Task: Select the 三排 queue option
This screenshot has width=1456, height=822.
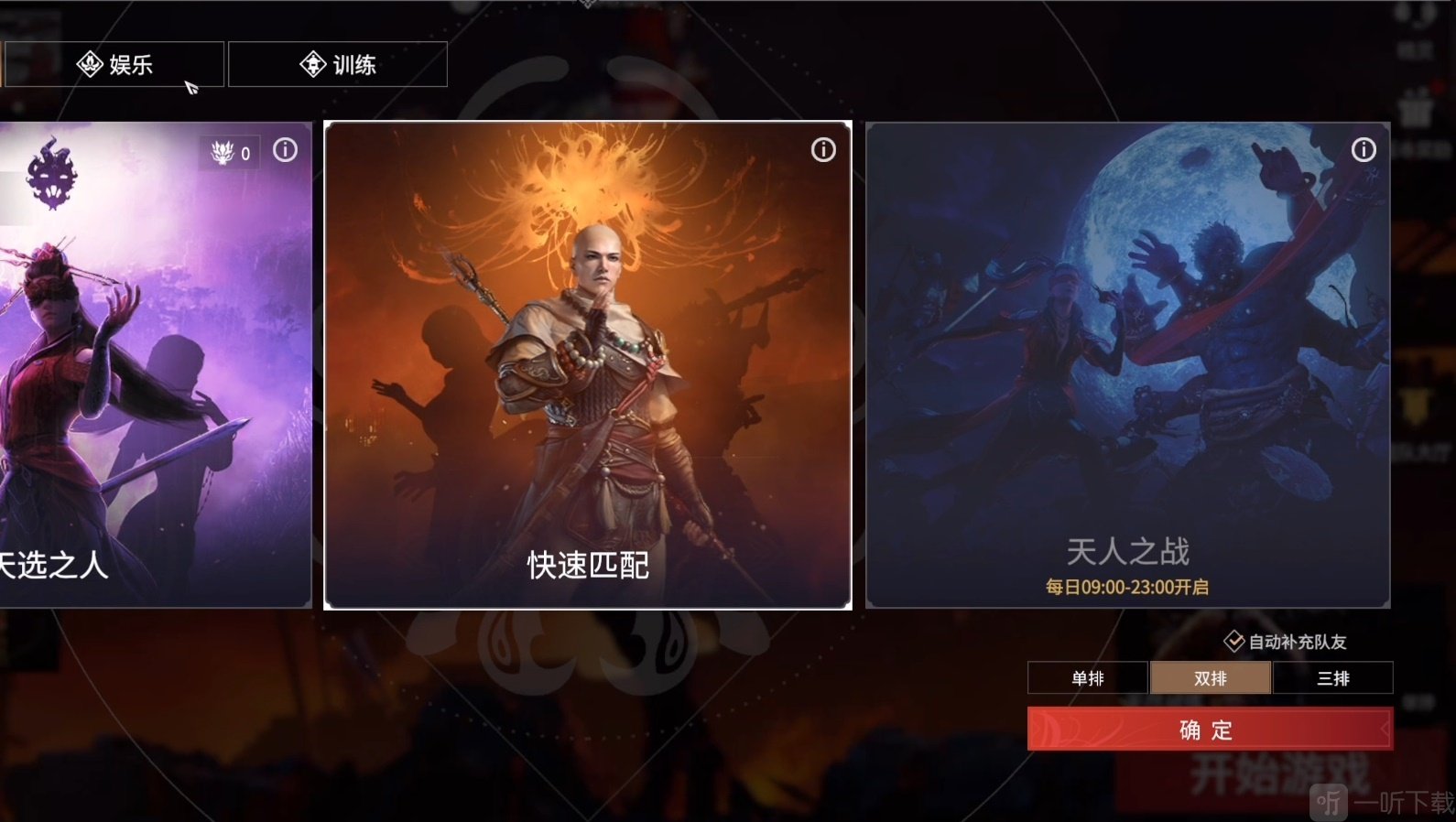Action: [x=1333, y=677]
